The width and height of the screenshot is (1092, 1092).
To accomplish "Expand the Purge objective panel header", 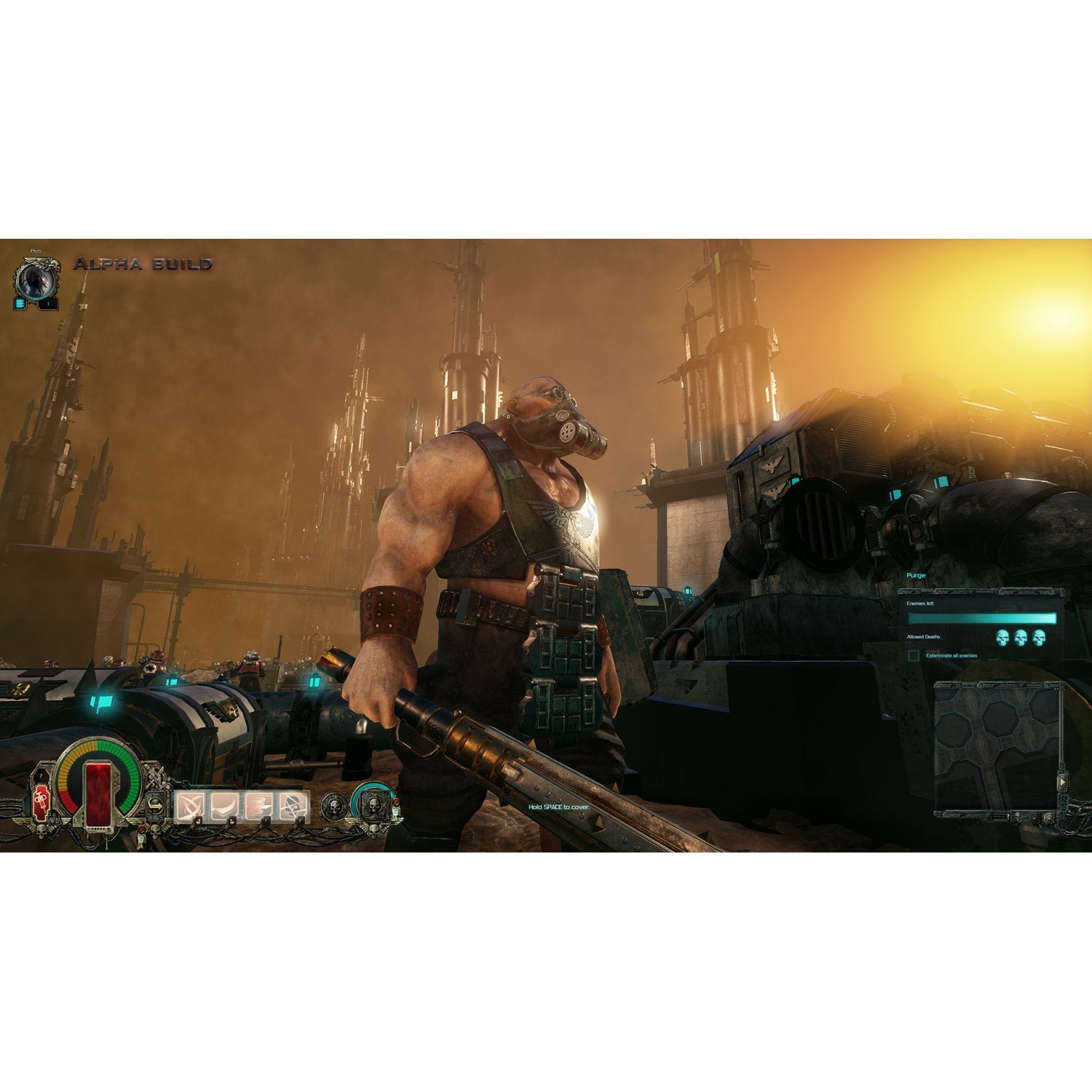I will point(917,575).
